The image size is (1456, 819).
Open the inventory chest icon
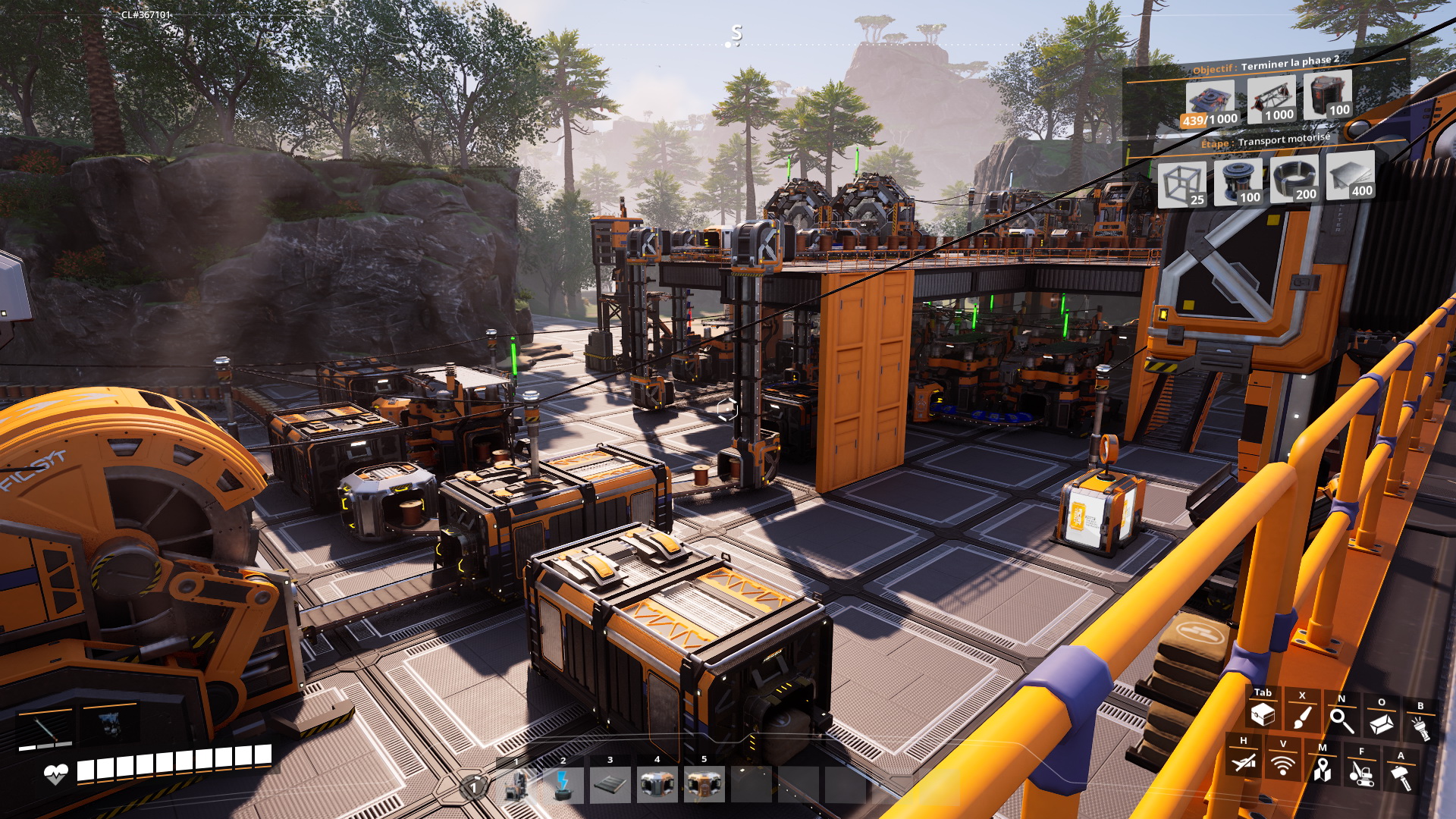(x=1263, y=714)
